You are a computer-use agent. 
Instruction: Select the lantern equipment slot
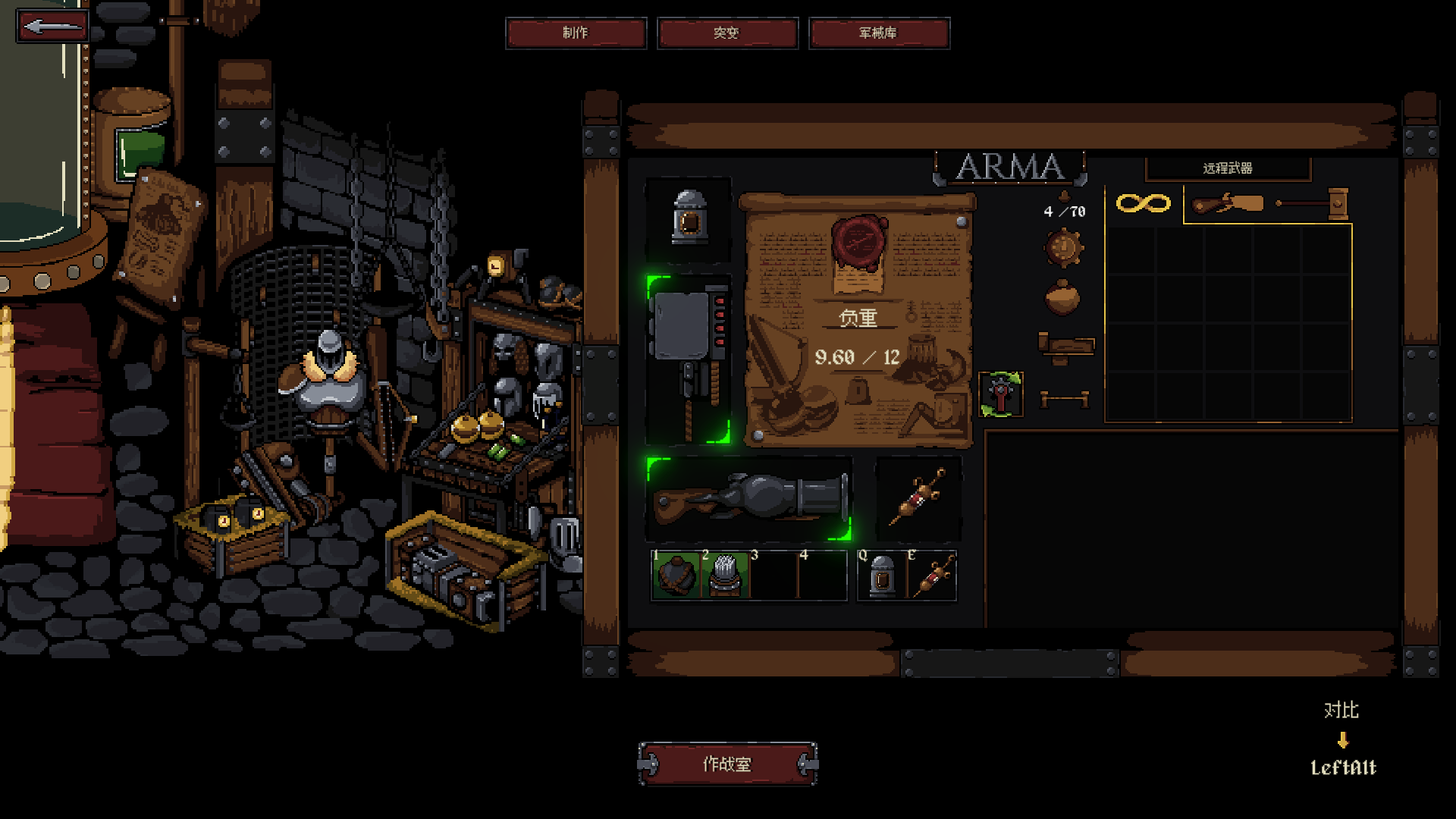tap(689, 219)
